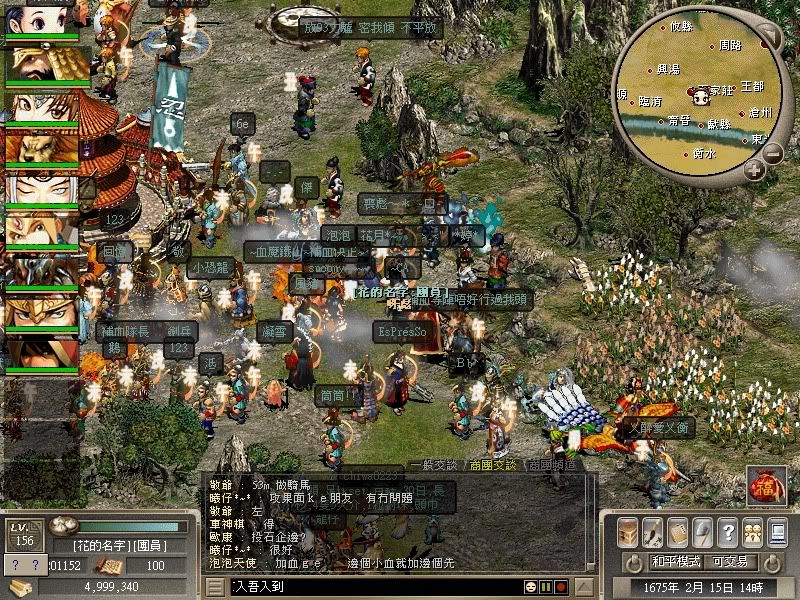Toggle the 和平模式 peace mode button
The width and height of the screenshot is (800, 600).
[676, 562]
